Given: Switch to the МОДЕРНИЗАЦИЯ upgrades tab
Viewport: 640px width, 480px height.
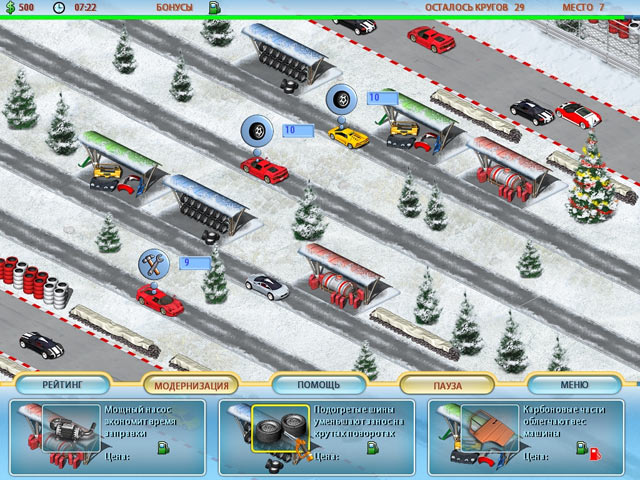Looking at the screenshot, I should (191, 385).
